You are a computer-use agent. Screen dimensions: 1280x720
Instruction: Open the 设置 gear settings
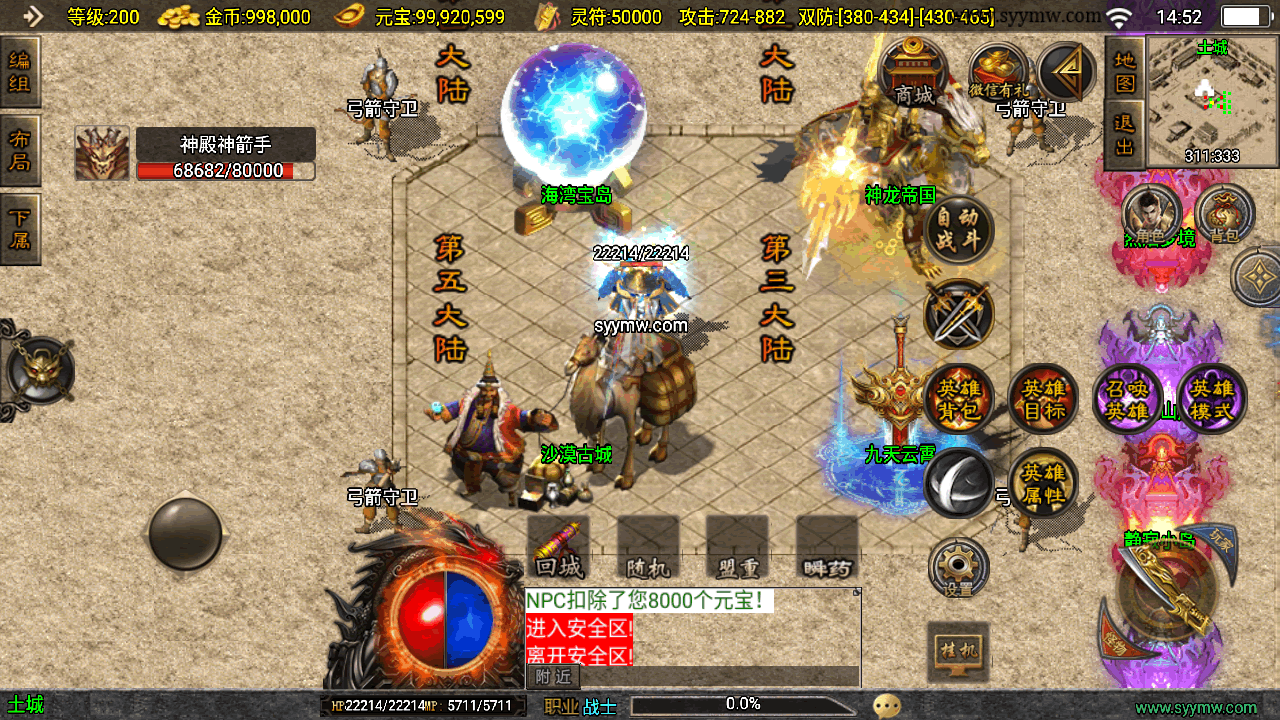958,568
